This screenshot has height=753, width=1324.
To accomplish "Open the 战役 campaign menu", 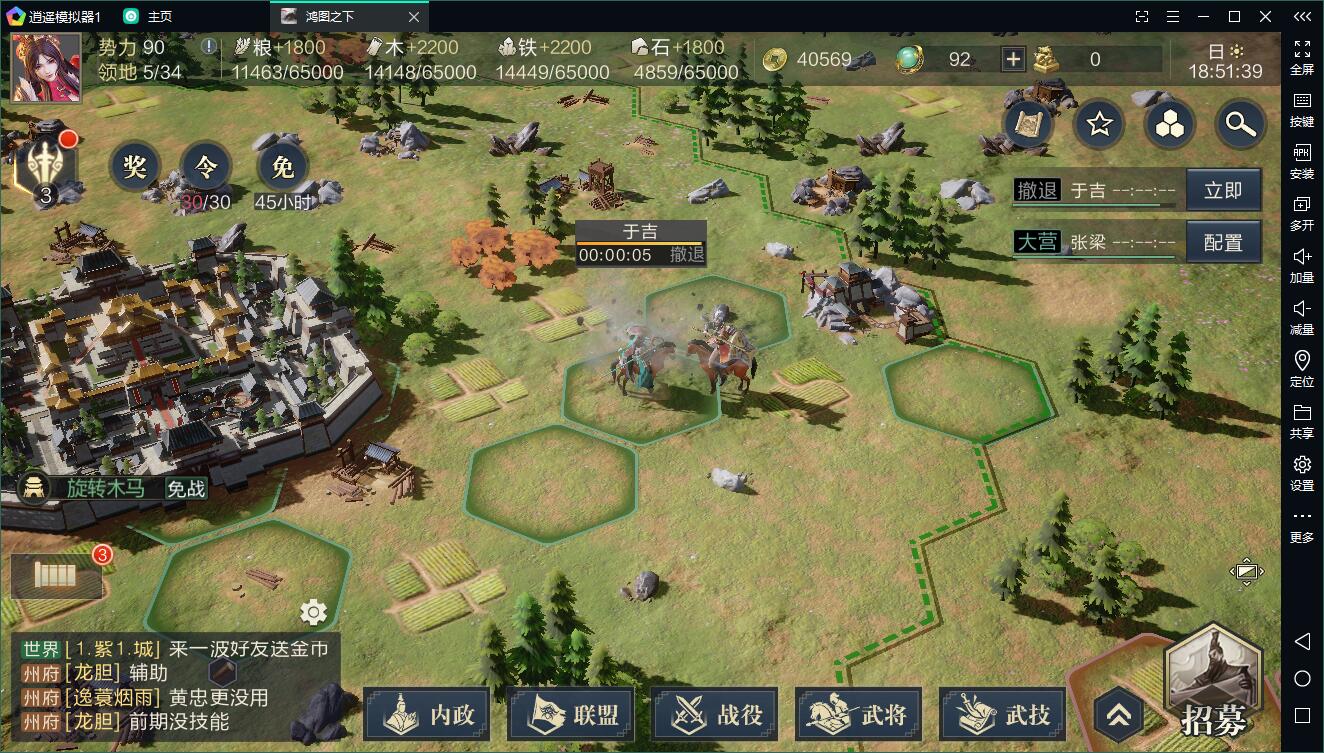I will coord(715,714).
